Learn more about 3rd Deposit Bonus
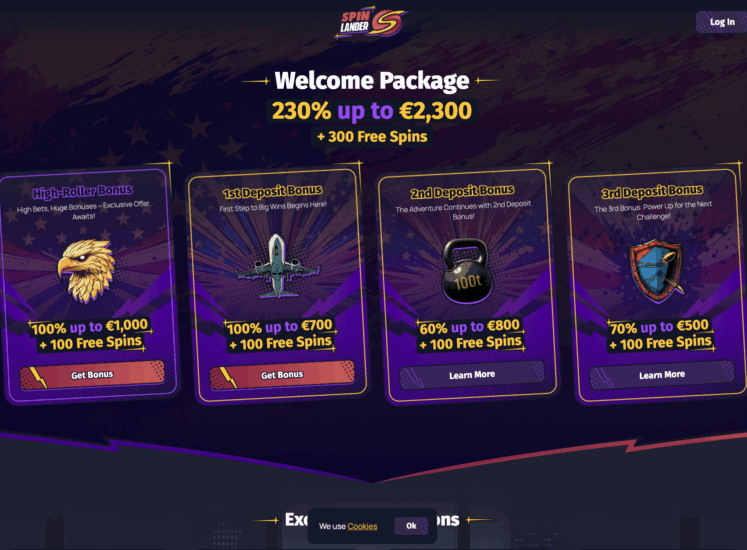This screenshot has height=550, width=747. [x=662, y=375]
